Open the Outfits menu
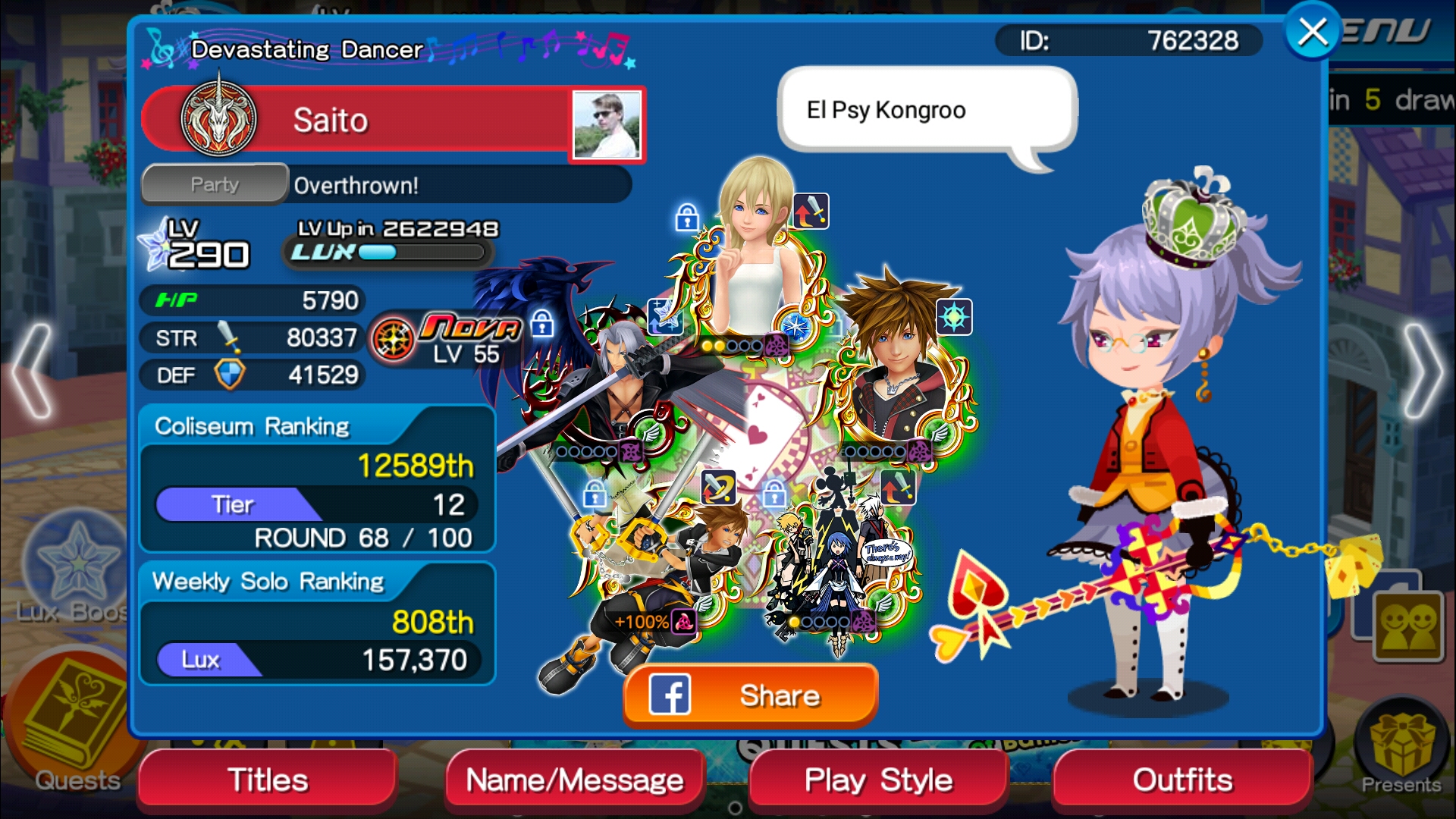The width and height of the screenshot is (1456, 819). click(x=1182, y=780)
